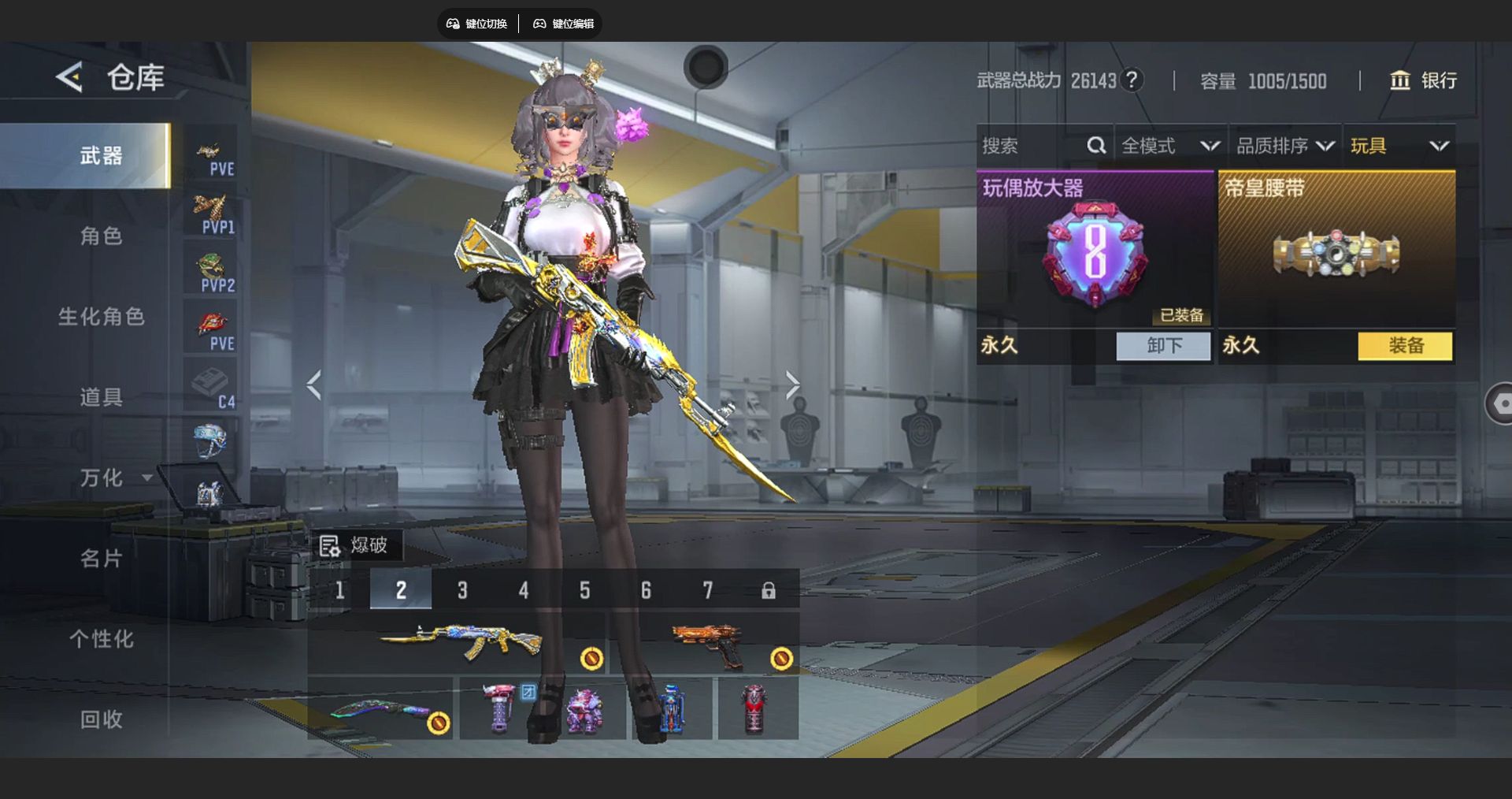This screenshot has width=1512, height=799.
Task: Select the 角色 category in sidebar
Action: click(101, 236)
